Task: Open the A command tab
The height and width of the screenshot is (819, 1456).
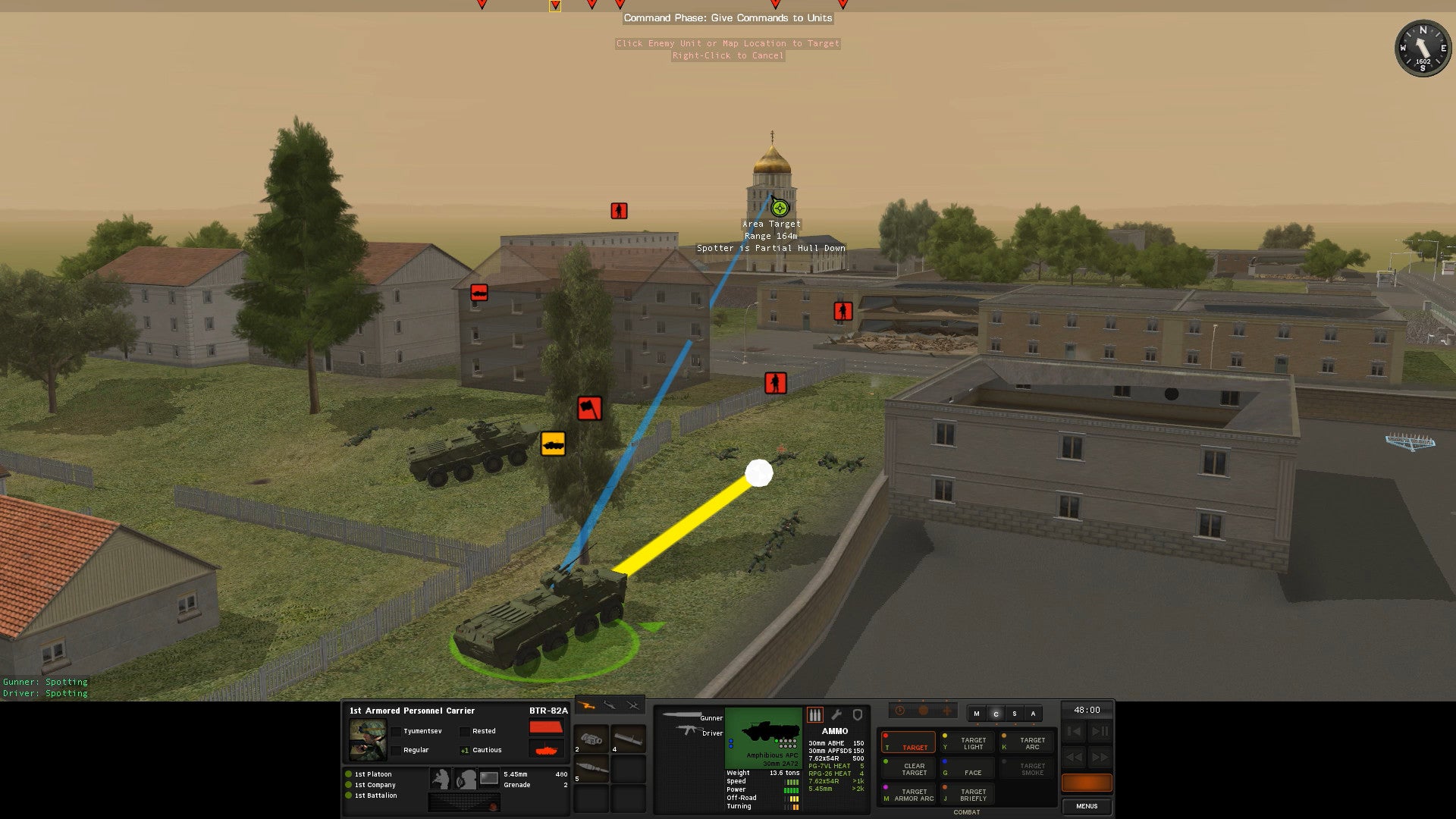Action: pyautogui.click(x=1033, y=714)
